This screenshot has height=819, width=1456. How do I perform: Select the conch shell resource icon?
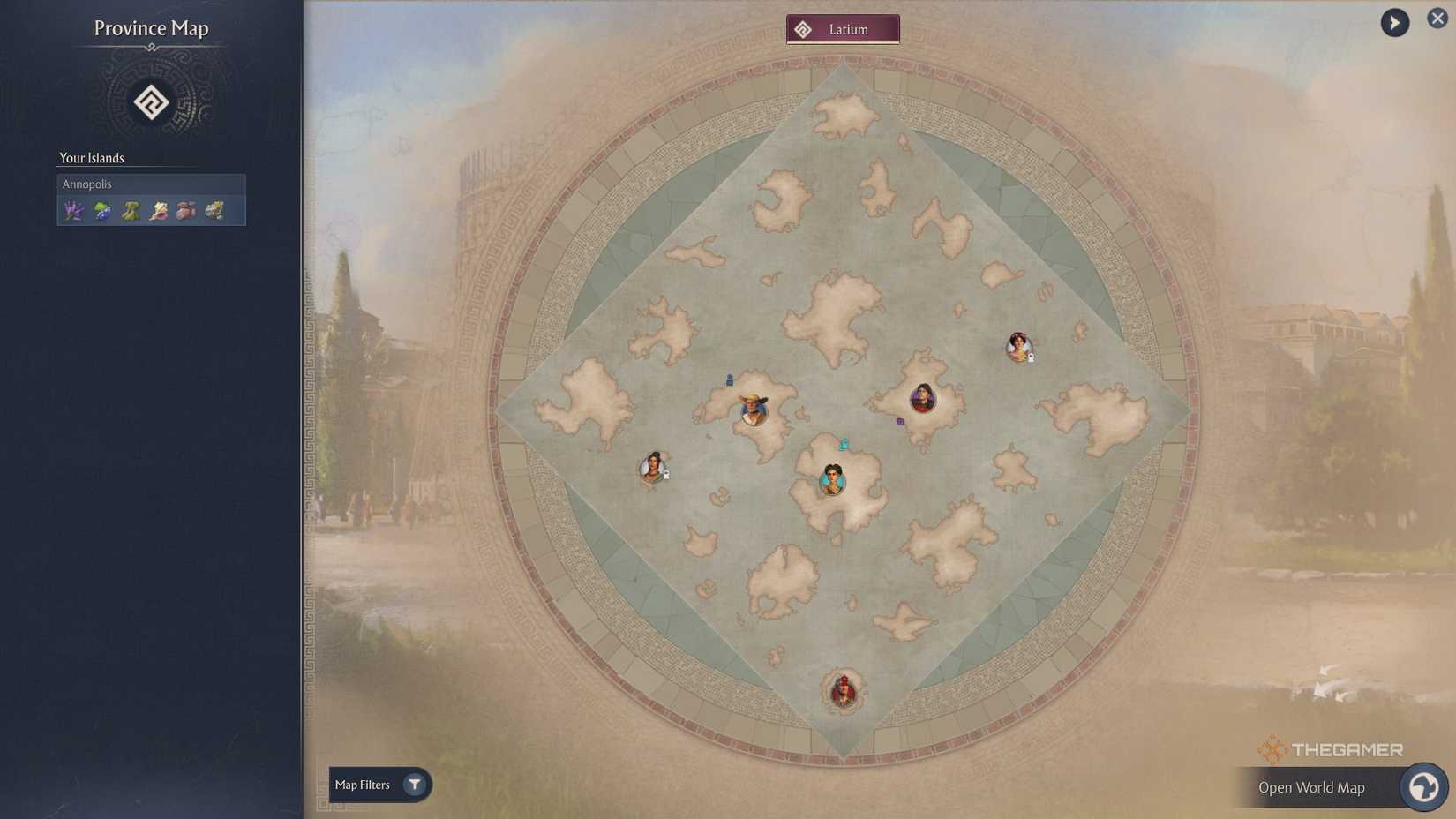[157, 209]
